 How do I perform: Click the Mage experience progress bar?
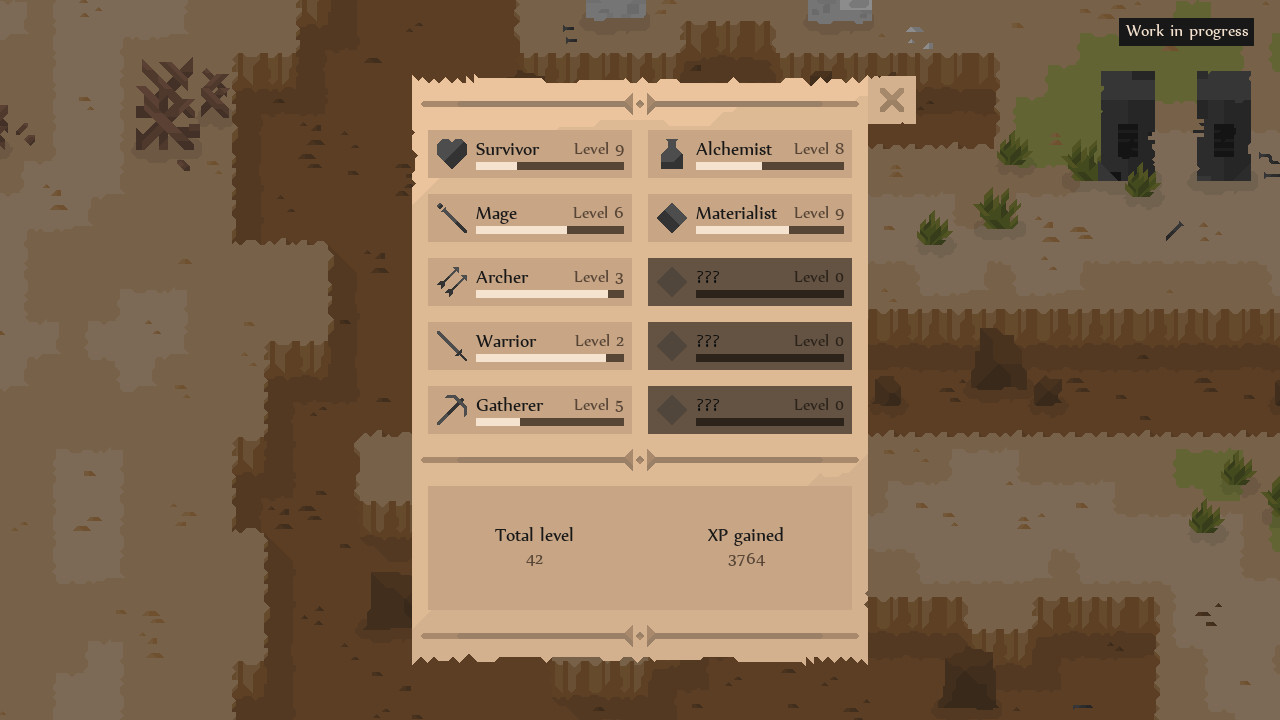pyautogui.click(x=550, y=231)
